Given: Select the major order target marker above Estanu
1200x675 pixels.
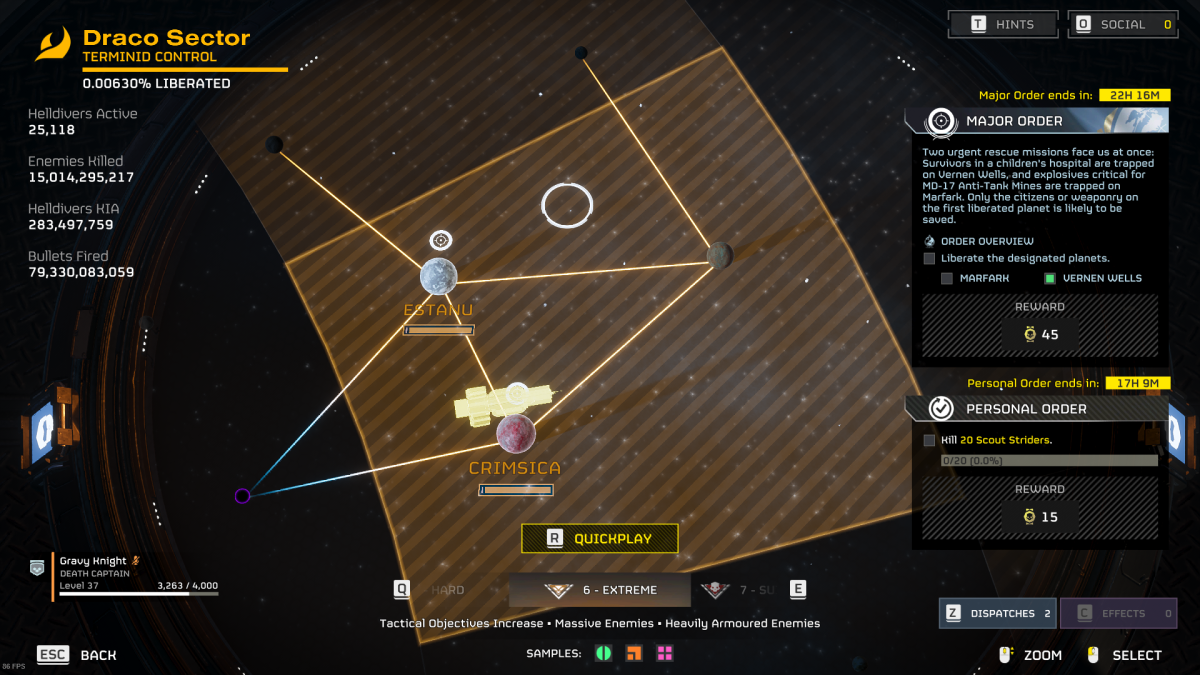Looking at the screenshot, I should click(441, 240).
